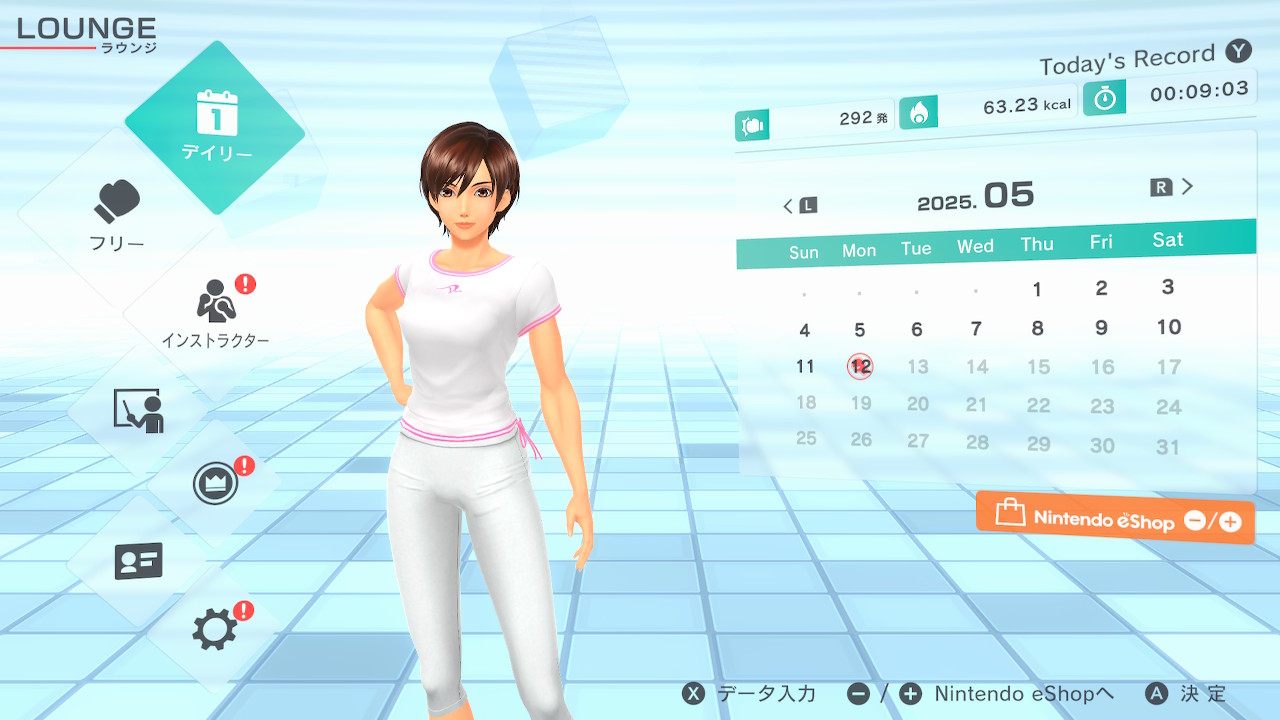Open the profile ID card icon

(x=138, y=562)
